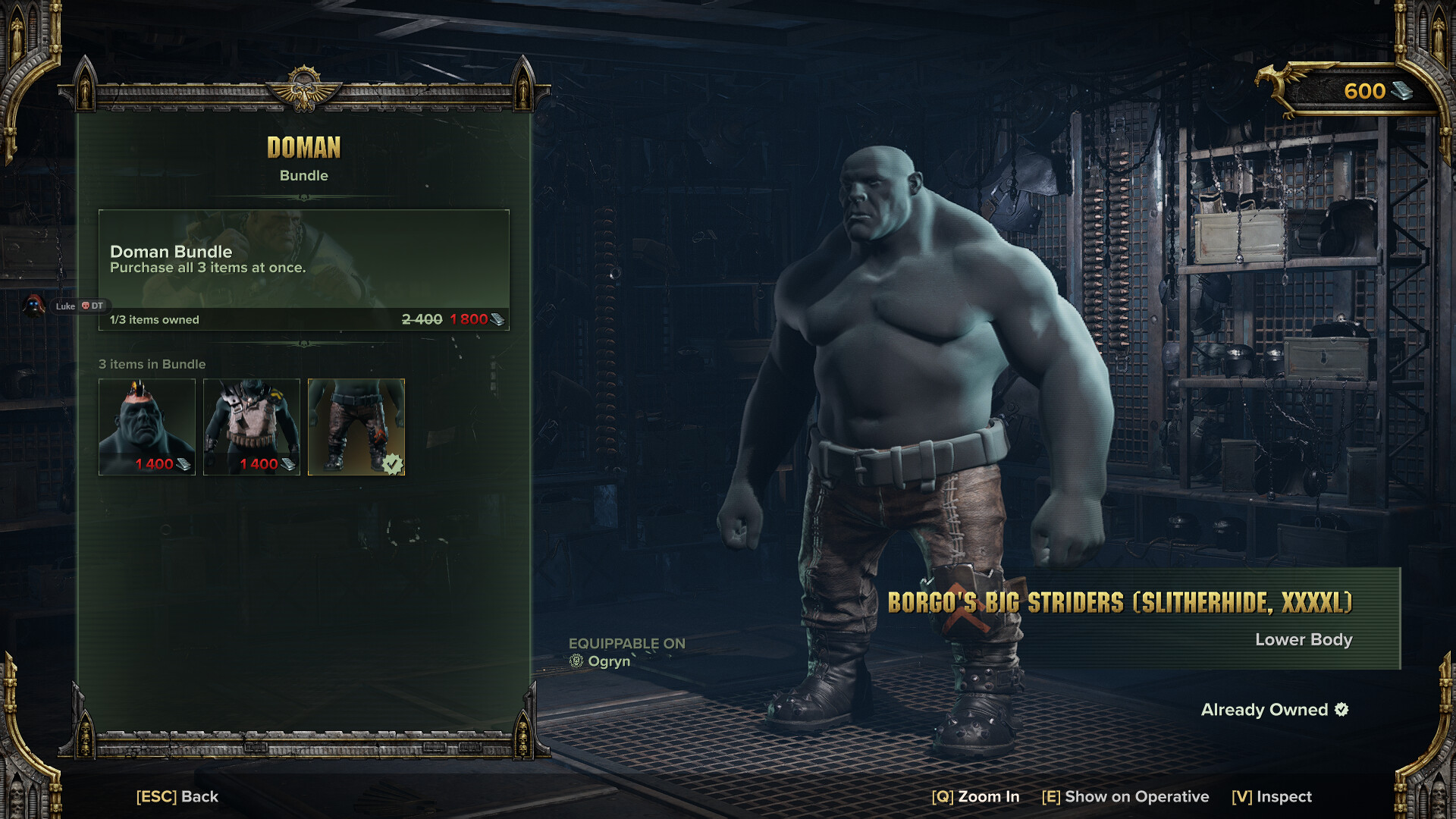Activate Show on Operative option

click(x=1125, y=796)
